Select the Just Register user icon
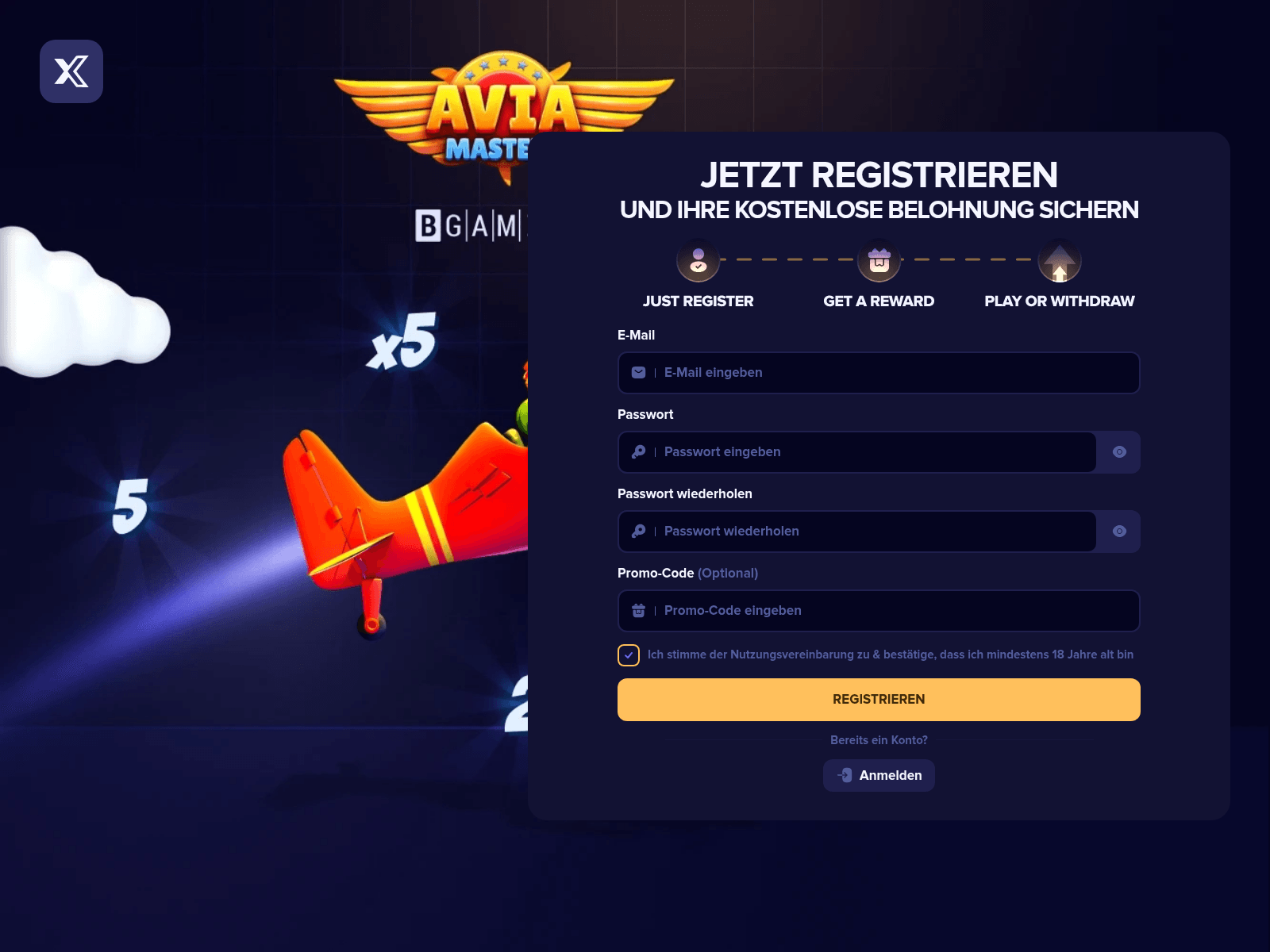 click(x=697, y=260)
